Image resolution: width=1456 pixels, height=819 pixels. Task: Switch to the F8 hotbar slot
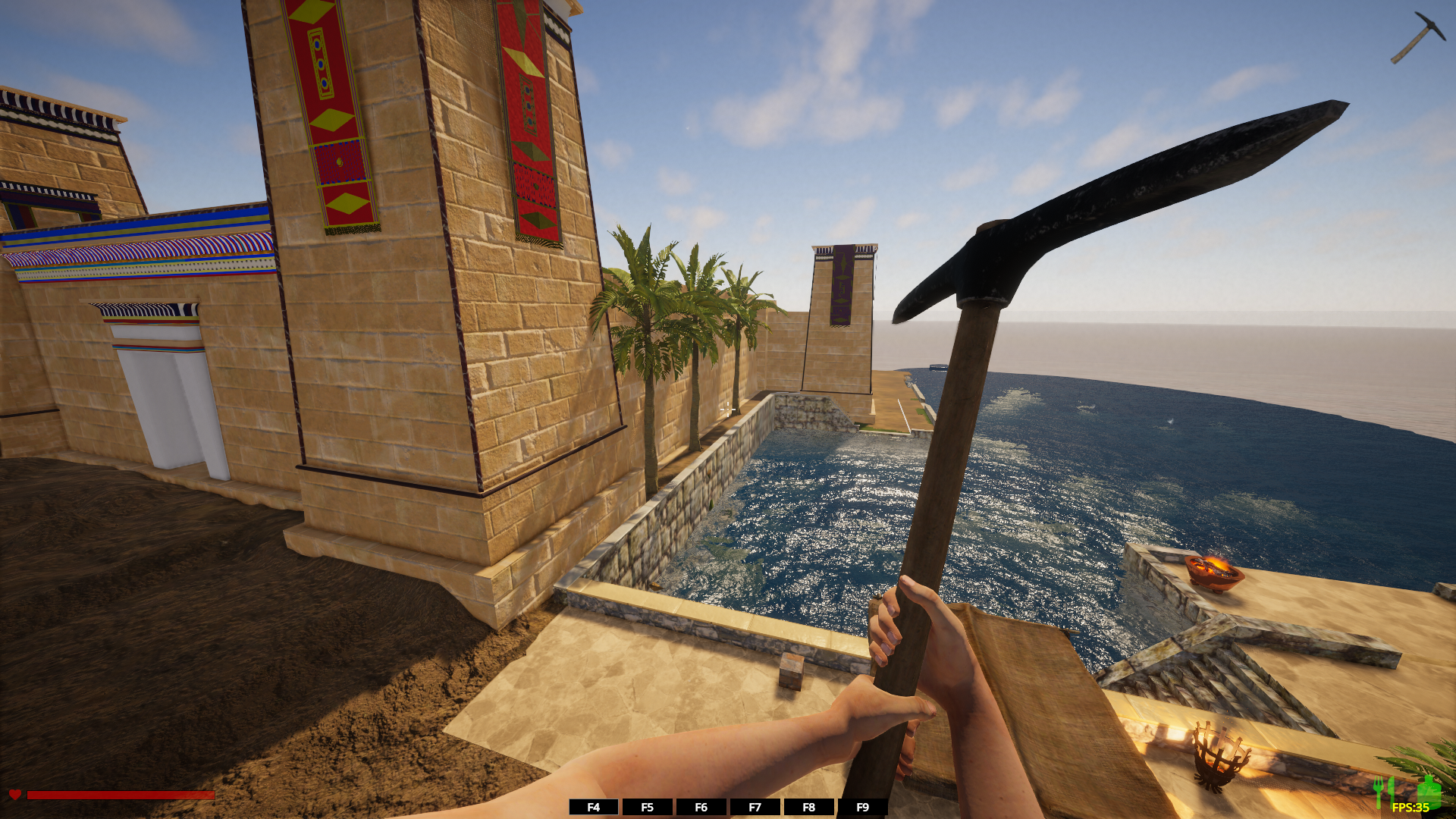(808, 807)
